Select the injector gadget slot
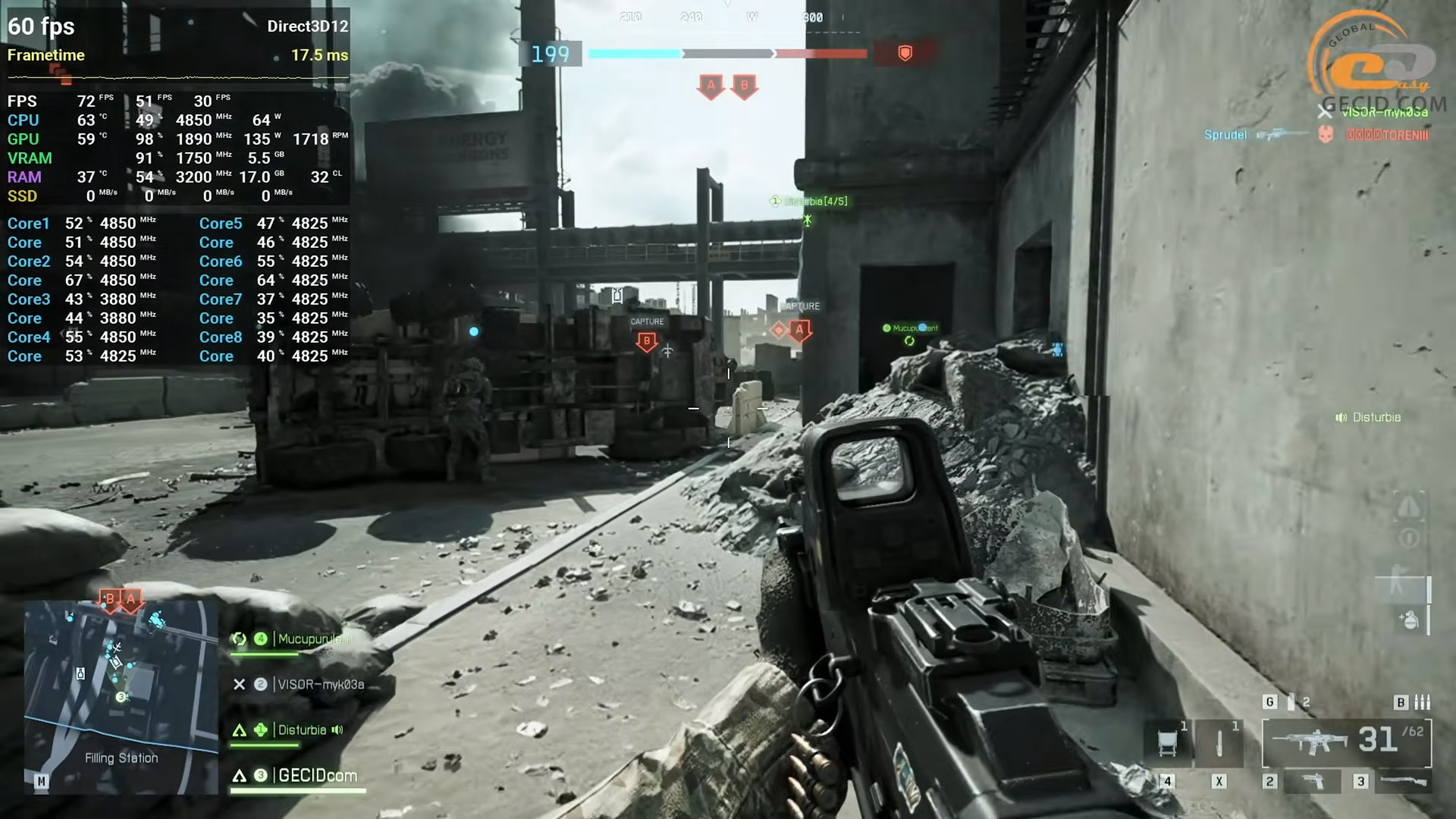 pos(1219,742)
